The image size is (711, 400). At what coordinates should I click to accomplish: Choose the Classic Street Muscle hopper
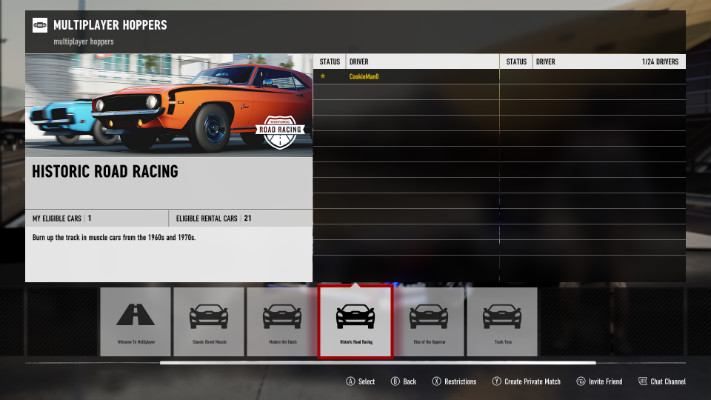click(x=208, y=322)
